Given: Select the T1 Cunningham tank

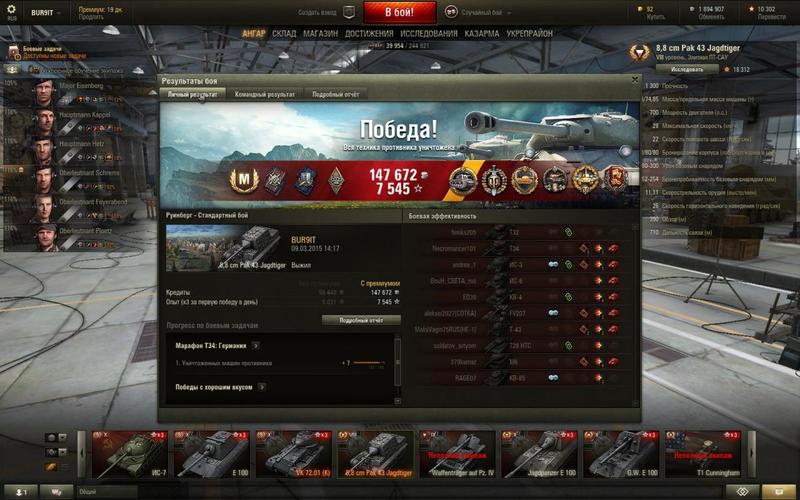Looking at the screenshot, I should pyautogui.click(x=703, y=455).
